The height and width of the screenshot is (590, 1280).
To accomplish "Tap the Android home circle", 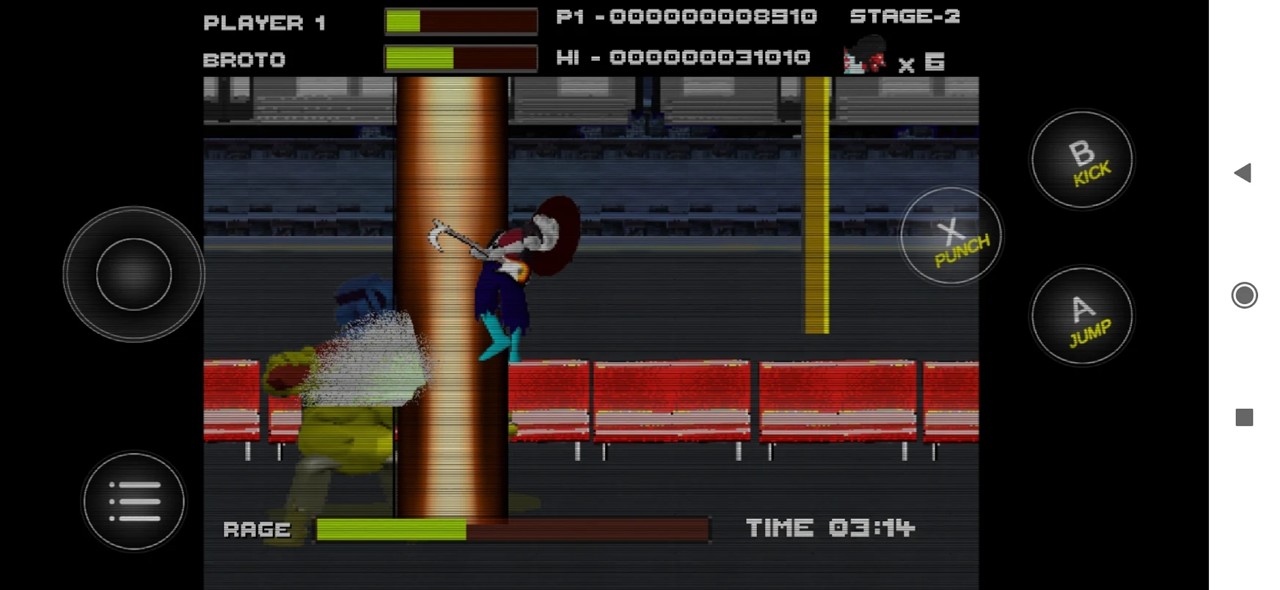I will click(x=1244, y=295).
